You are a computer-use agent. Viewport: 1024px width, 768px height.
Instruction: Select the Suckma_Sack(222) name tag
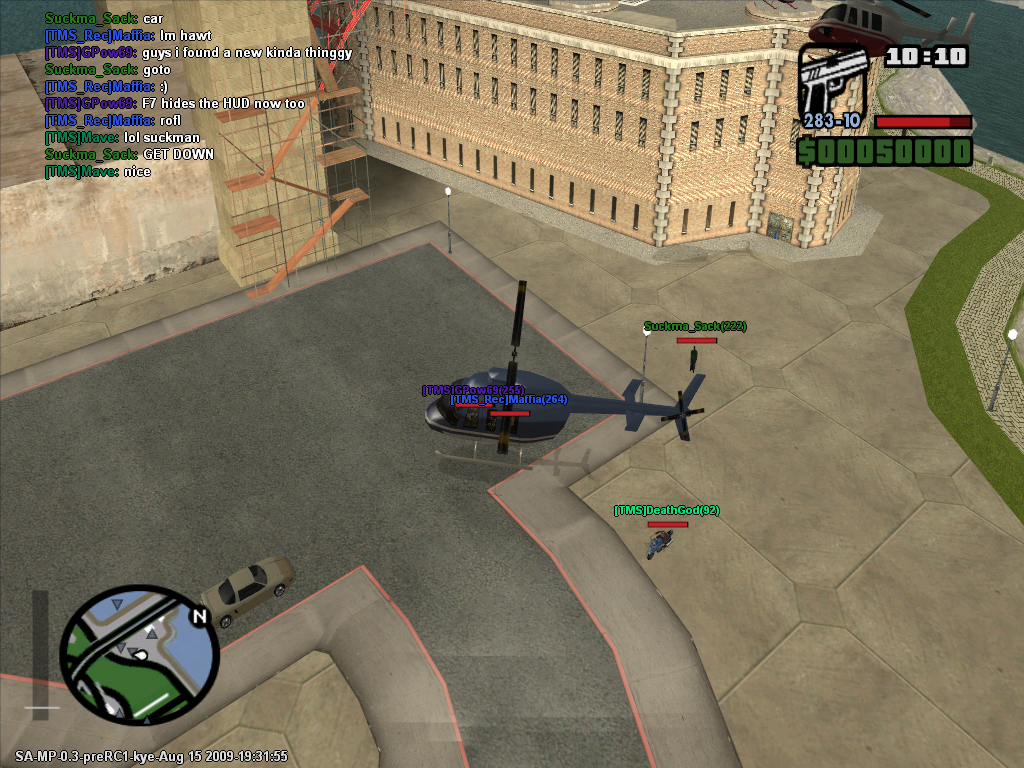click(x=695, y=327)
